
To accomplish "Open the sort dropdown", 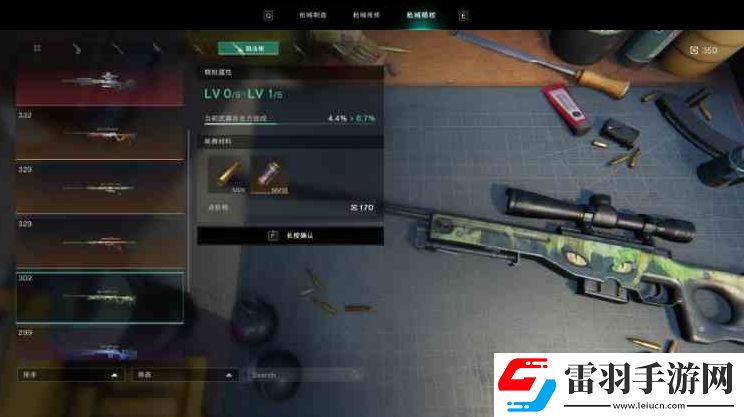I will point(70,375).
